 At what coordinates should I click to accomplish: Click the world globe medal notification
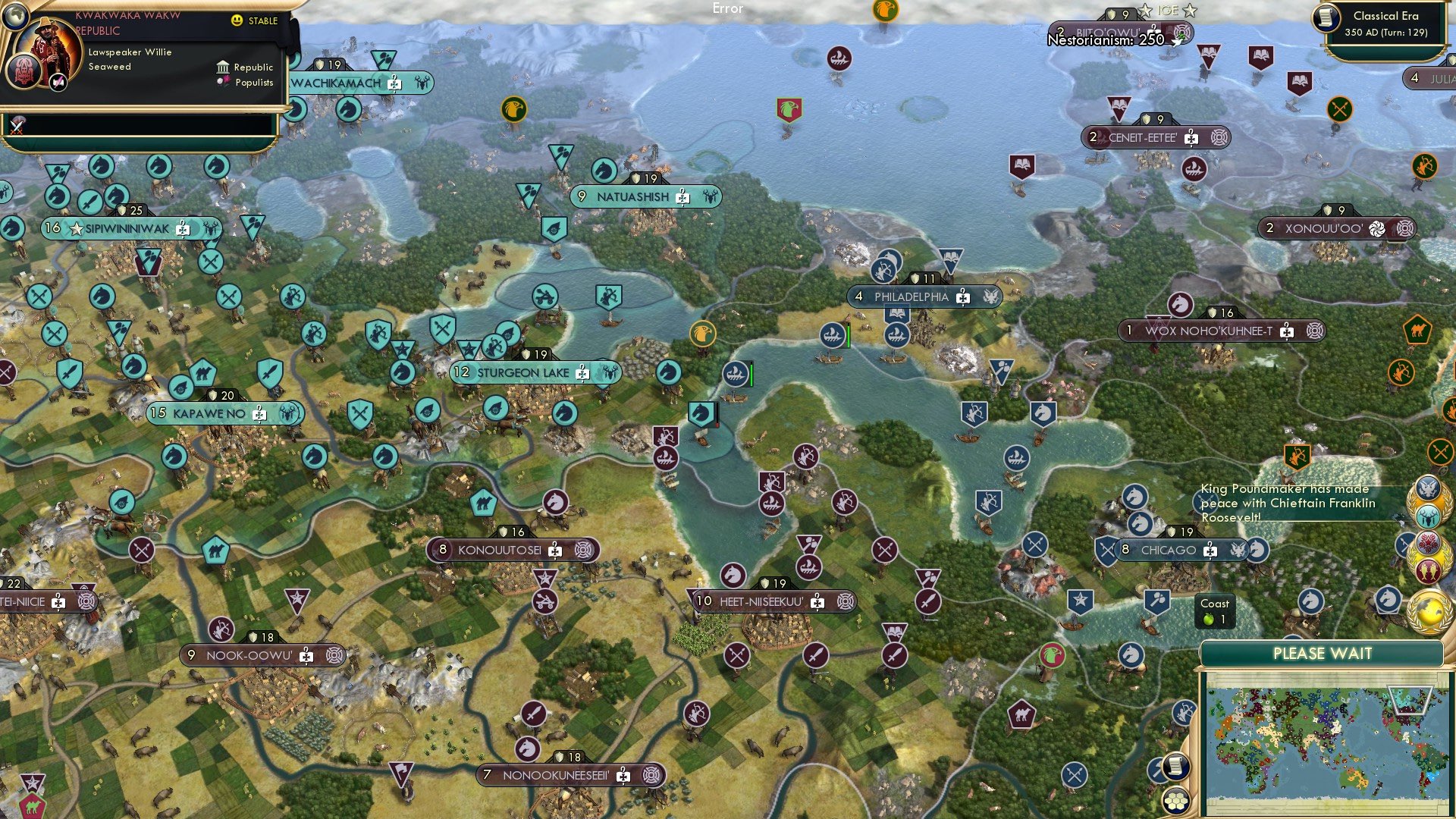[1429, 611]
